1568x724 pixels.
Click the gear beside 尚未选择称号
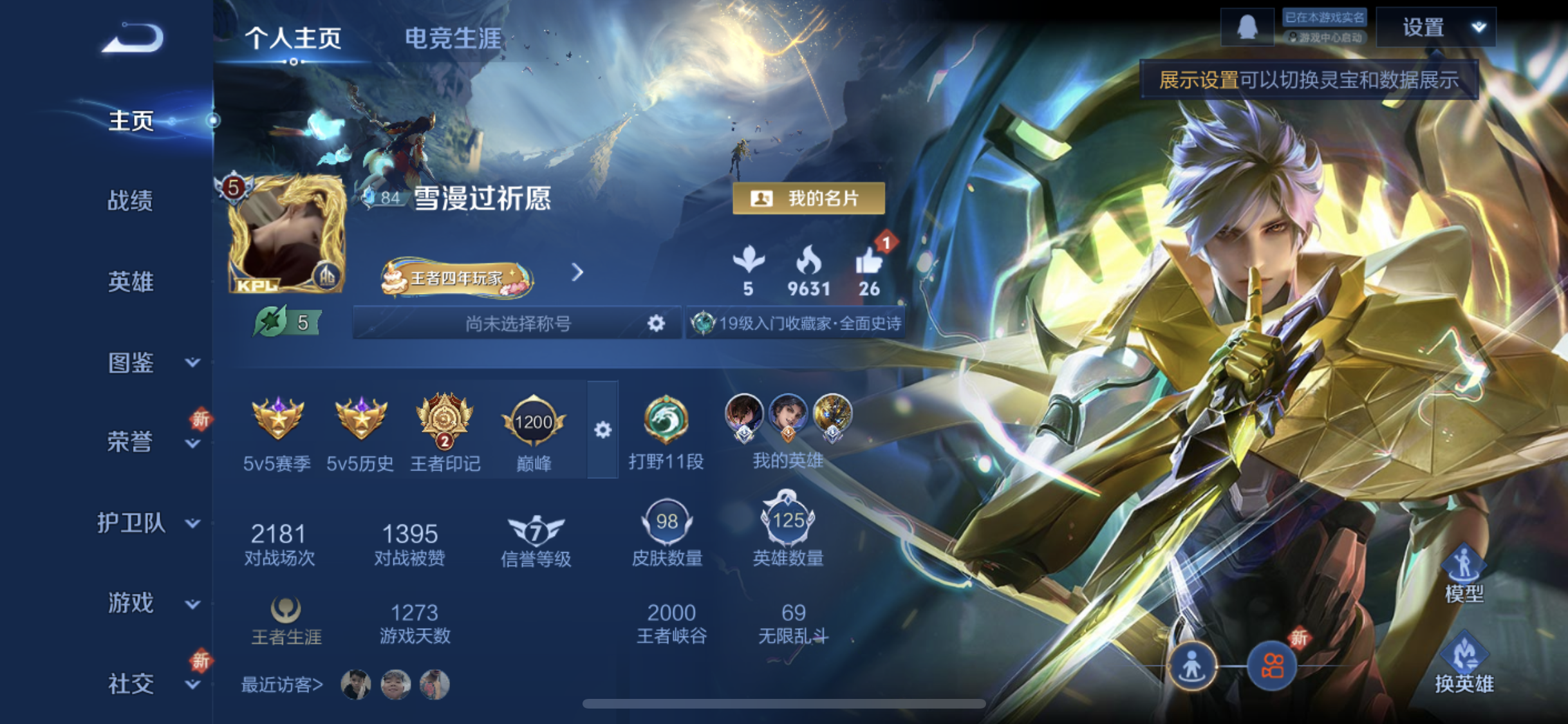656,324
